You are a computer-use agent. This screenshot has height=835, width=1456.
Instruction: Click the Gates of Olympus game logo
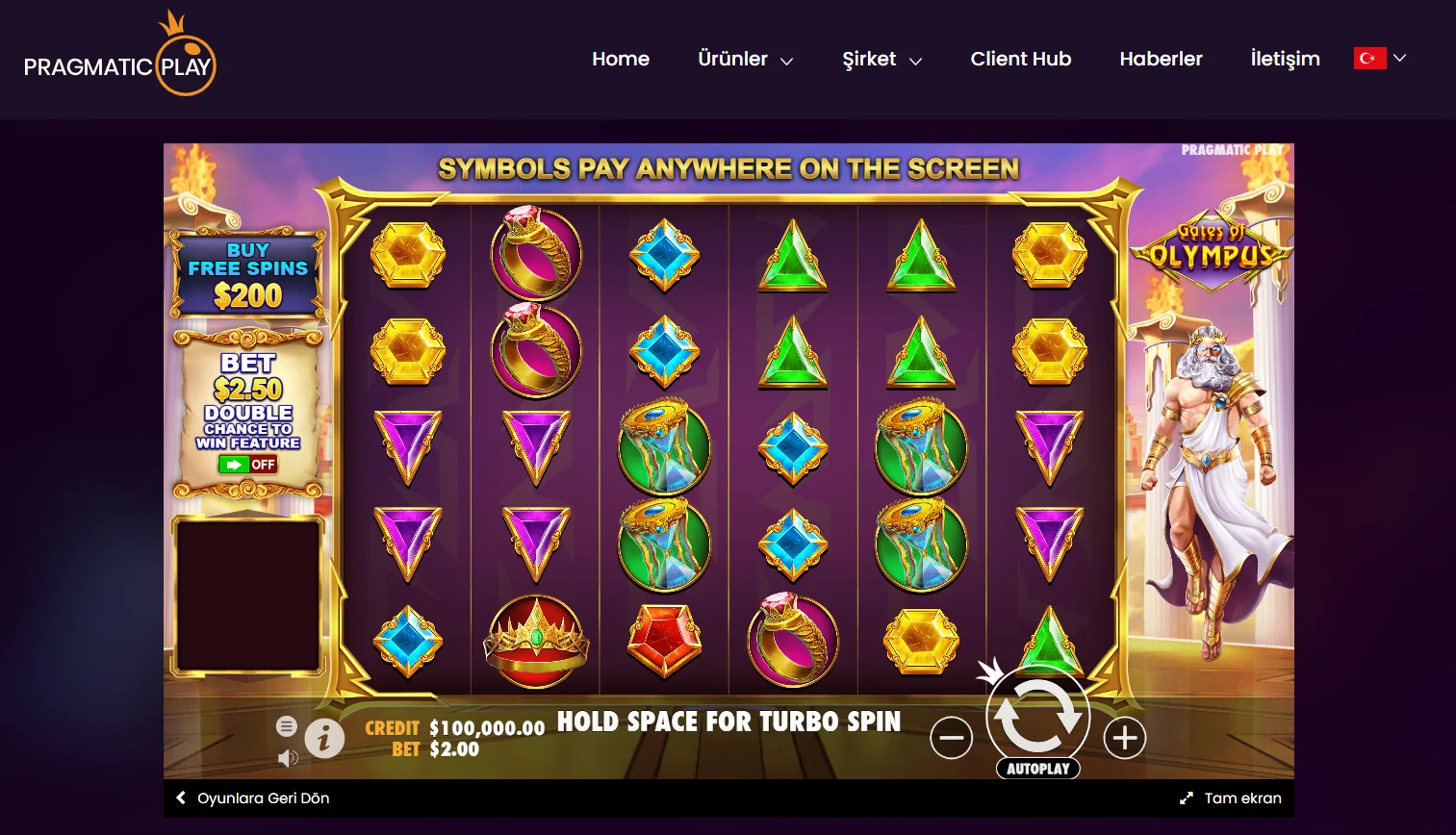(1214, 249)
